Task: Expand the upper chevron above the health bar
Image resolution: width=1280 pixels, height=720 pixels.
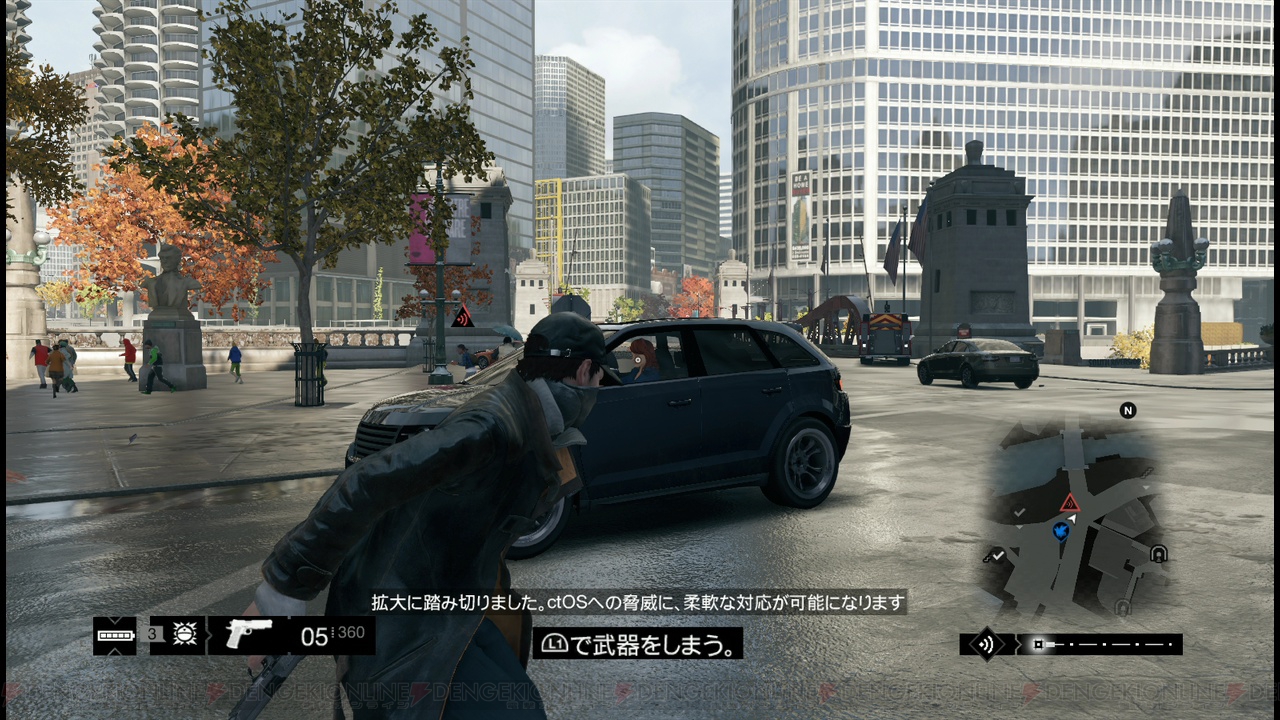Action: coord(114,622)
